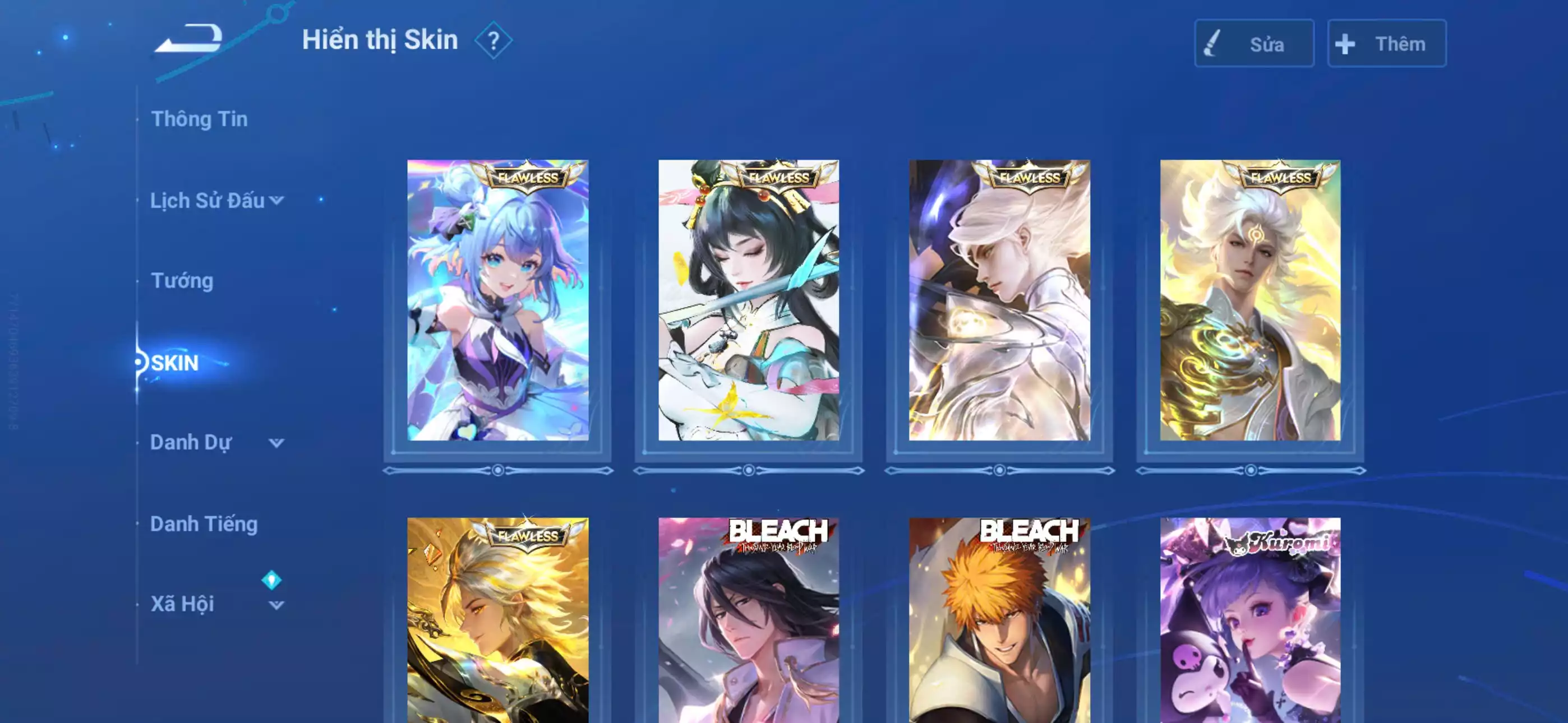Click the pencil icon on the Sửa button
This screenshot has height=723, width=1568.
tap(1212, 43)
